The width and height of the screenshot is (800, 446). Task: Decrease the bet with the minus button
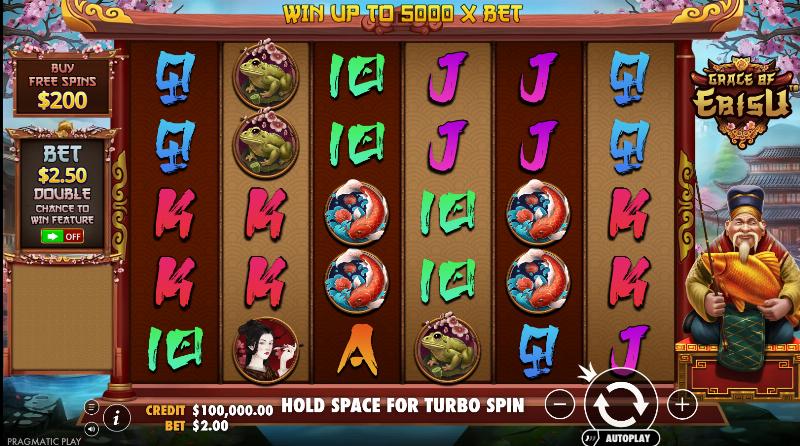(561, 405)
